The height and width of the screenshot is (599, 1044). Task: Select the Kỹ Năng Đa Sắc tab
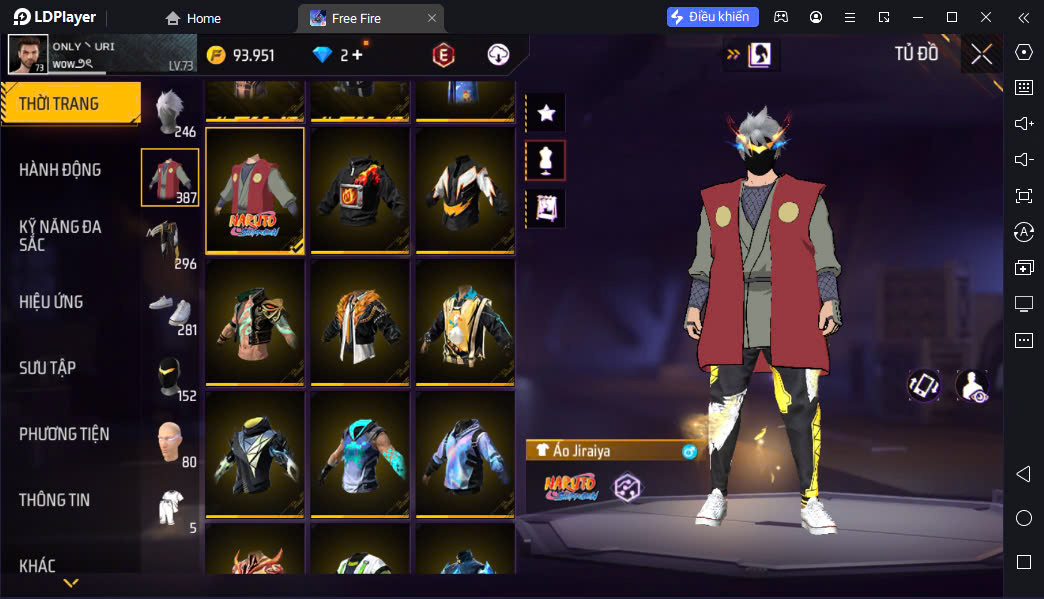pyautogui.click(x=60, y=236)
